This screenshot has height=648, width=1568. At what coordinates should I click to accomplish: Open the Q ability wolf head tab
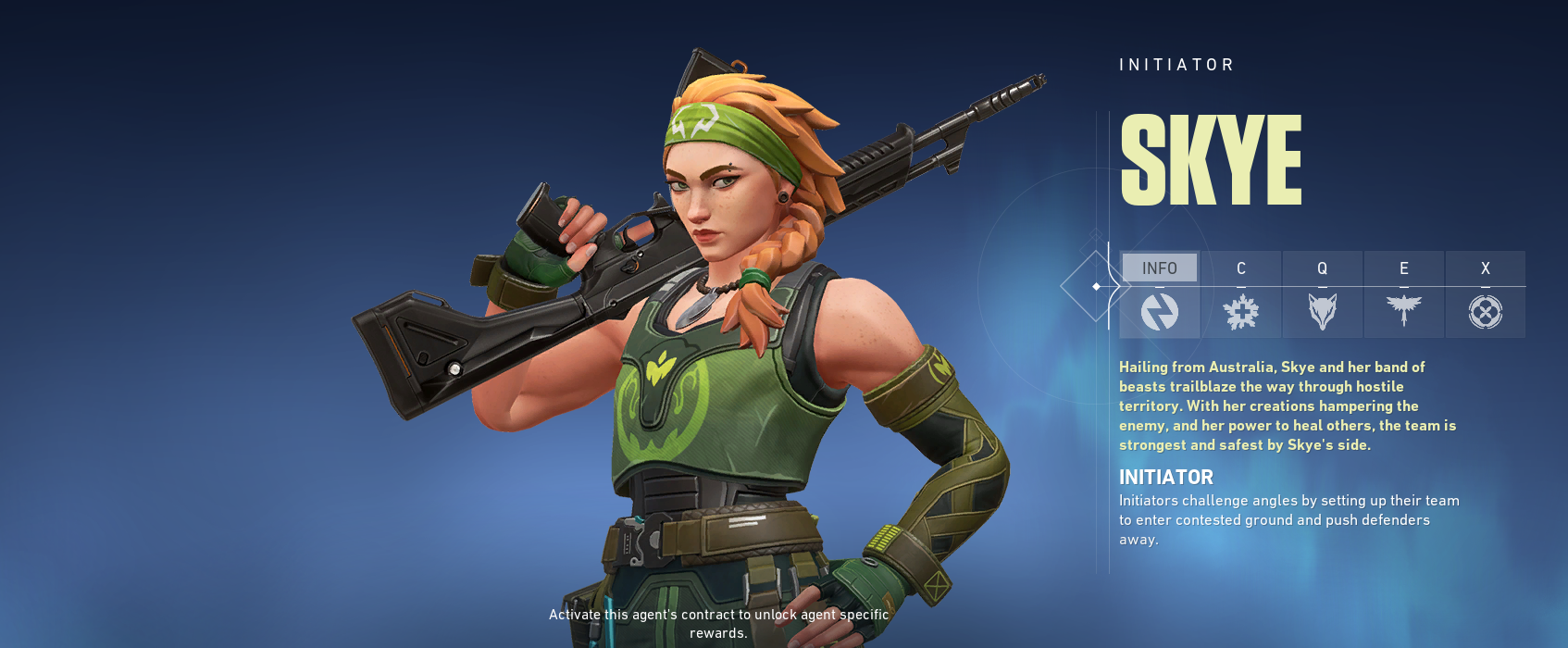point(1323,294)
